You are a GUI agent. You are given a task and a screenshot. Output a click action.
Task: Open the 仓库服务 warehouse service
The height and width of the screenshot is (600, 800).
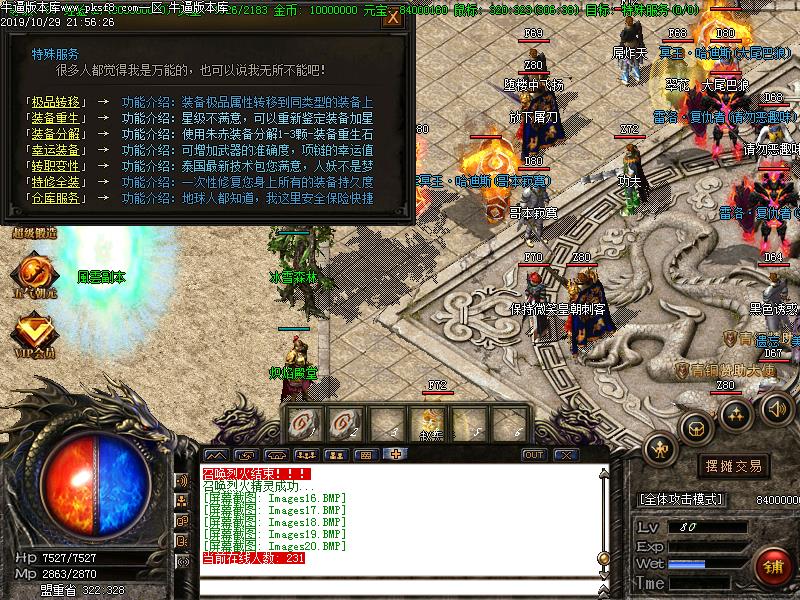(x=56, y=198)
